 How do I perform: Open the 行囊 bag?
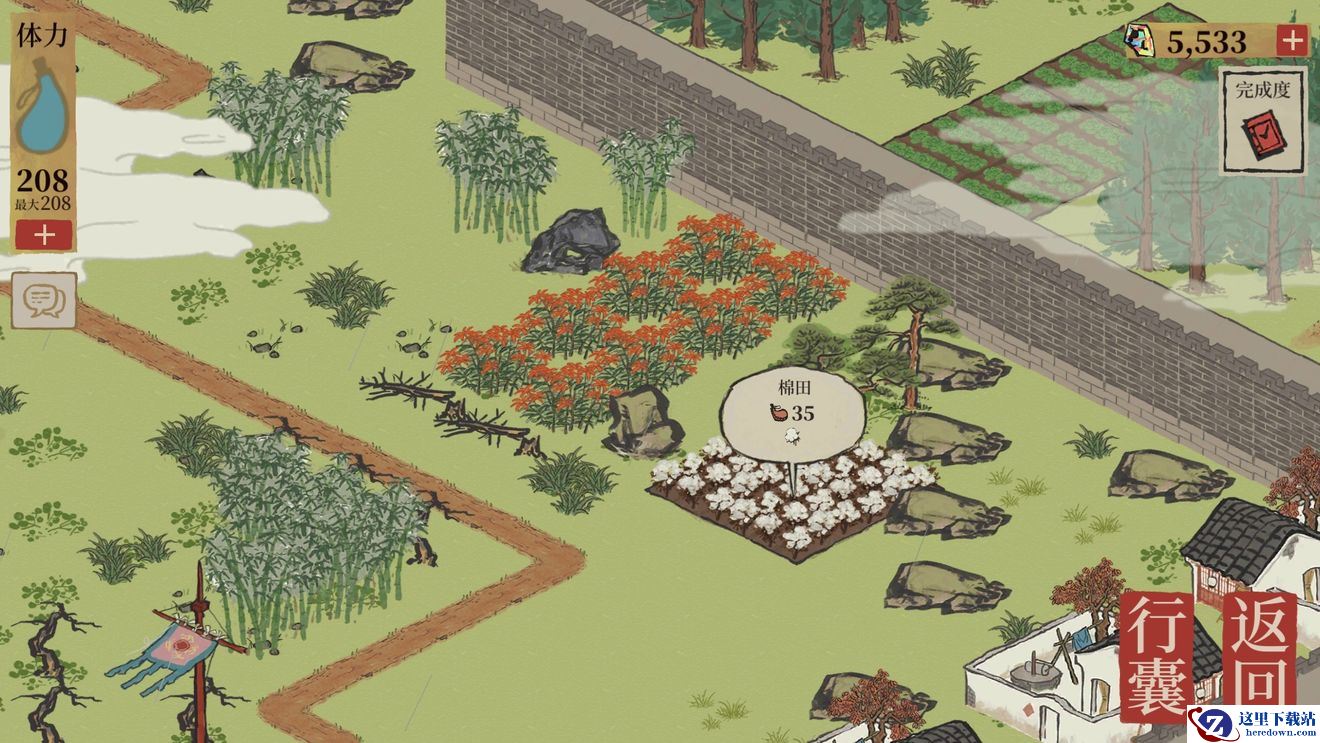(x=1160, y=655)
